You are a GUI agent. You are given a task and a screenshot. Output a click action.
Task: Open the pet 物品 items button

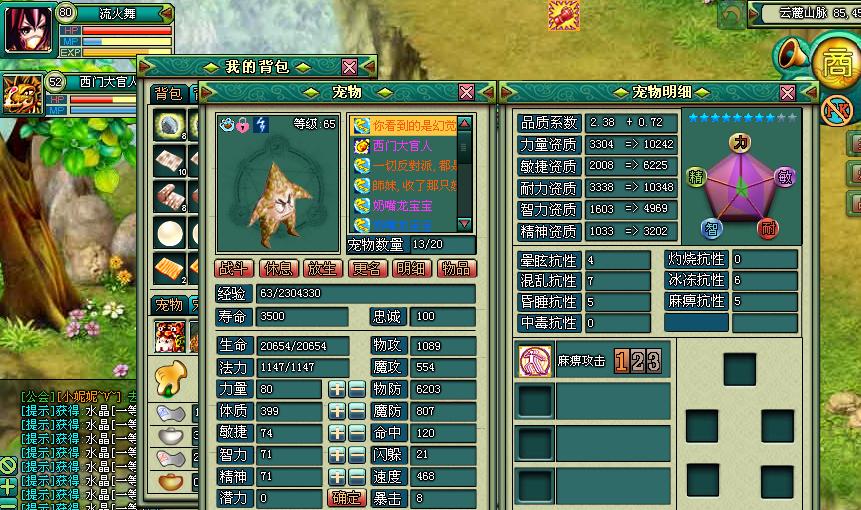(x=455, y=268)
